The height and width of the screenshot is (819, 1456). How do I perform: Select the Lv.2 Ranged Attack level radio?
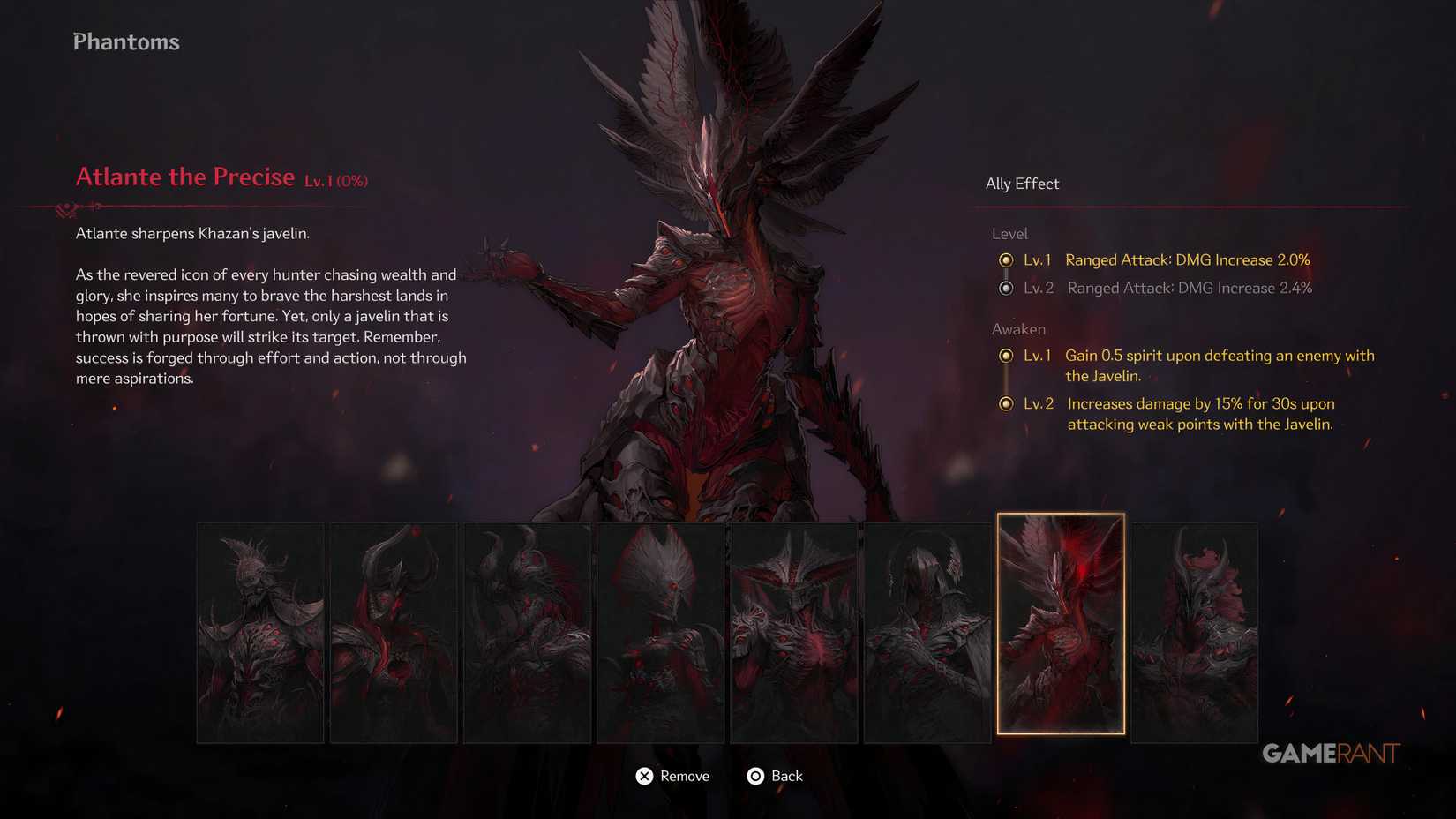click(x=1007, y=288)
